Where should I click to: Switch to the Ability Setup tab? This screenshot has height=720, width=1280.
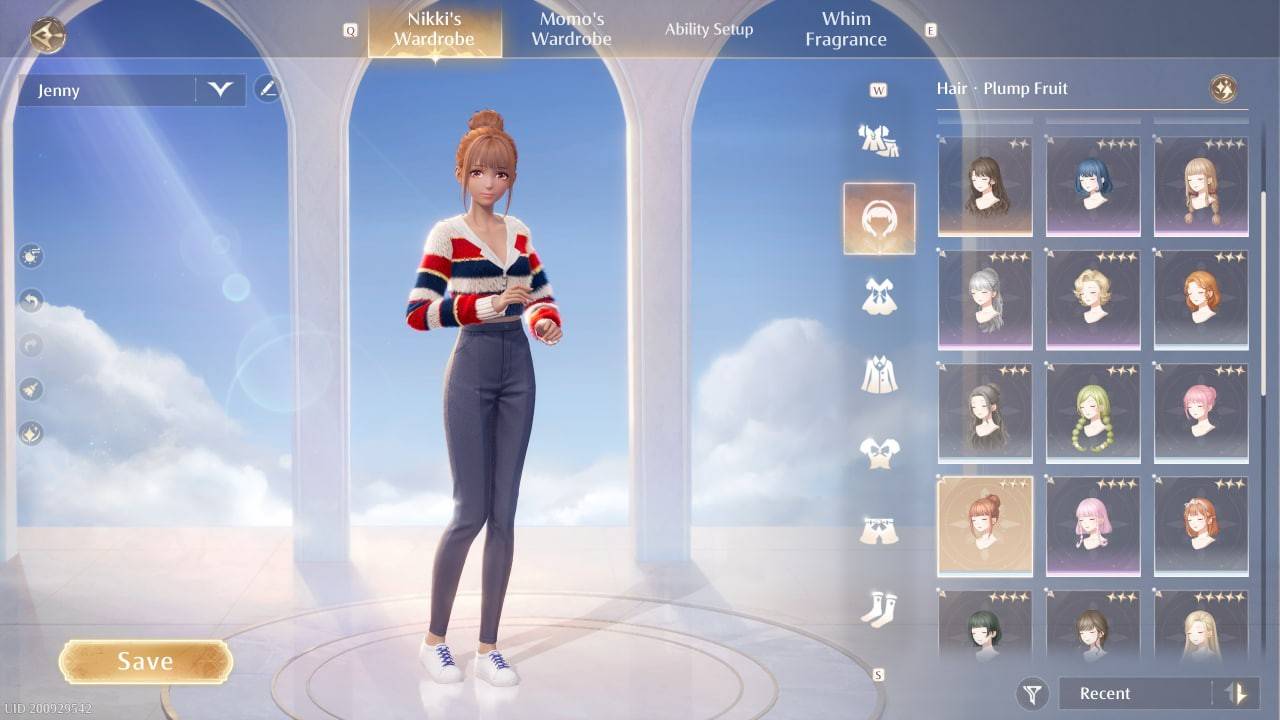[x=708, y=29]
